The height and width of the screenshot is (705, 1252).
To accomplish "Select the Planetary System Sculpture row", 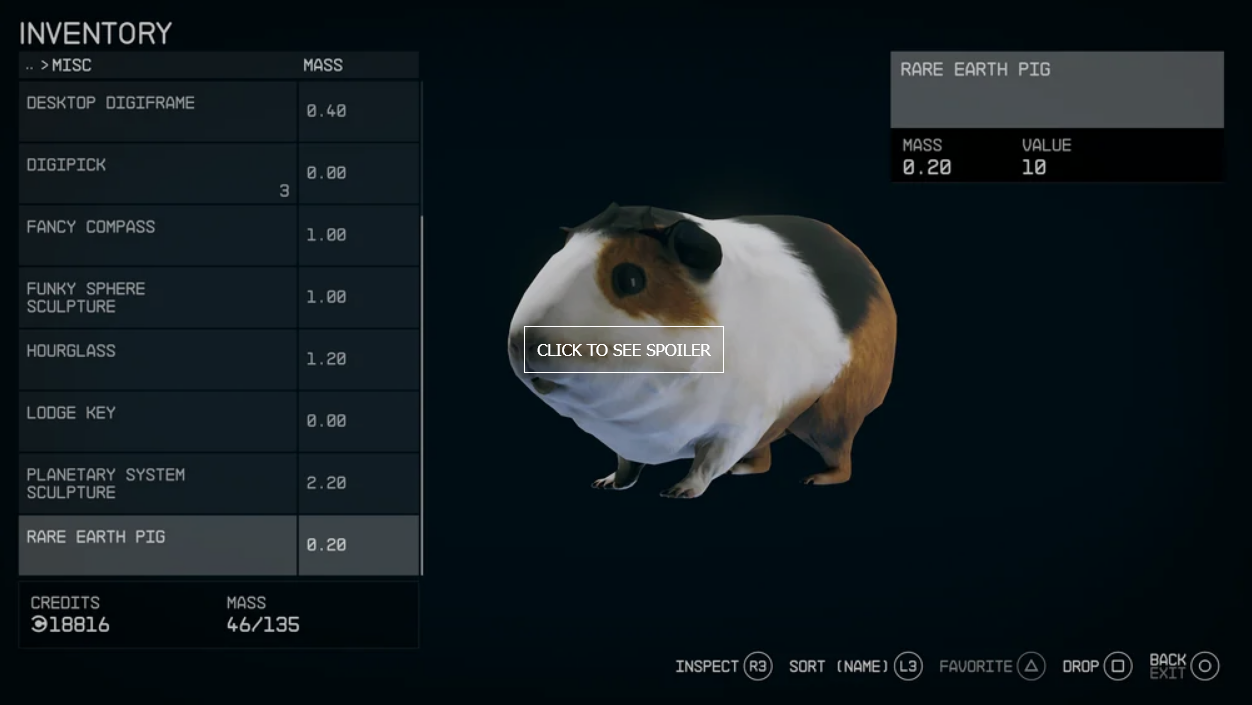I will [x=158, y=483].
